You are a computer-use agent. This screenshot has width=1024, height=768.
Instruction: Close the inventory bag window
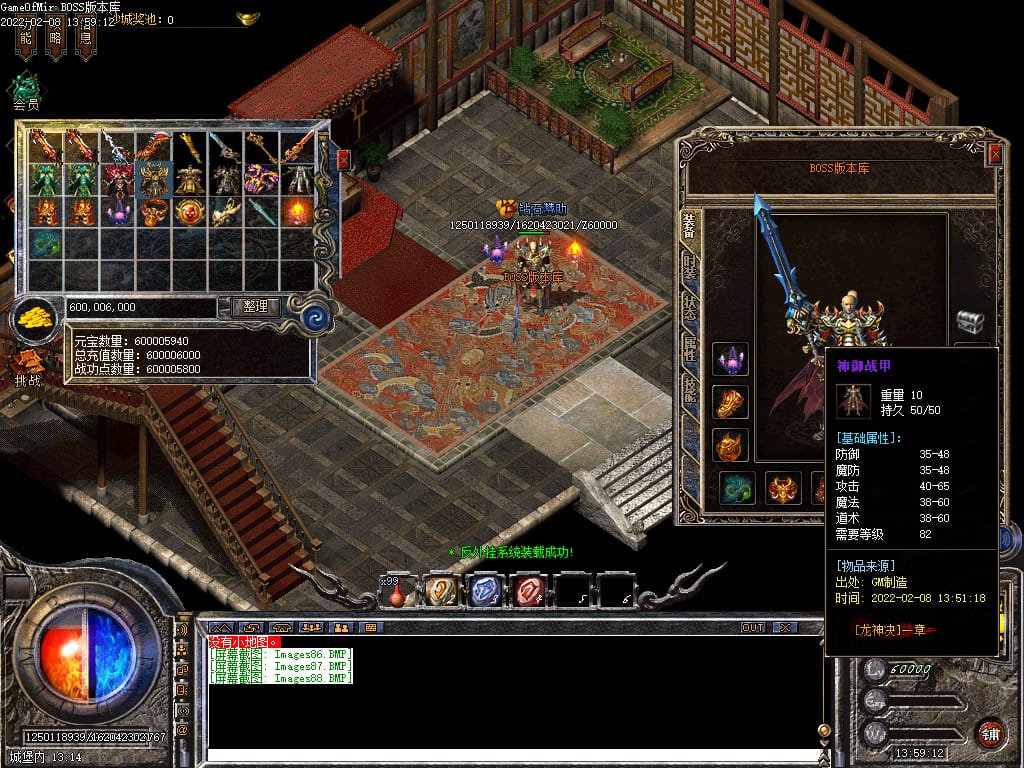point(343,159)
